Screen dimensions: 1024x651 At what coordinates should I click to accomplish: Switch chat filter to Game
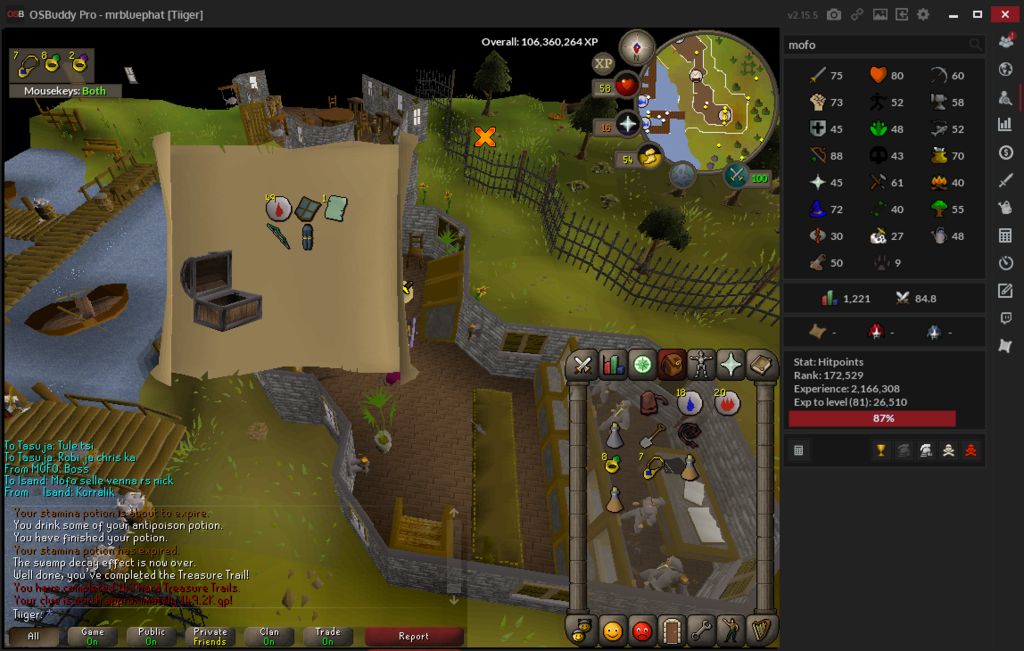pos(92,636)
